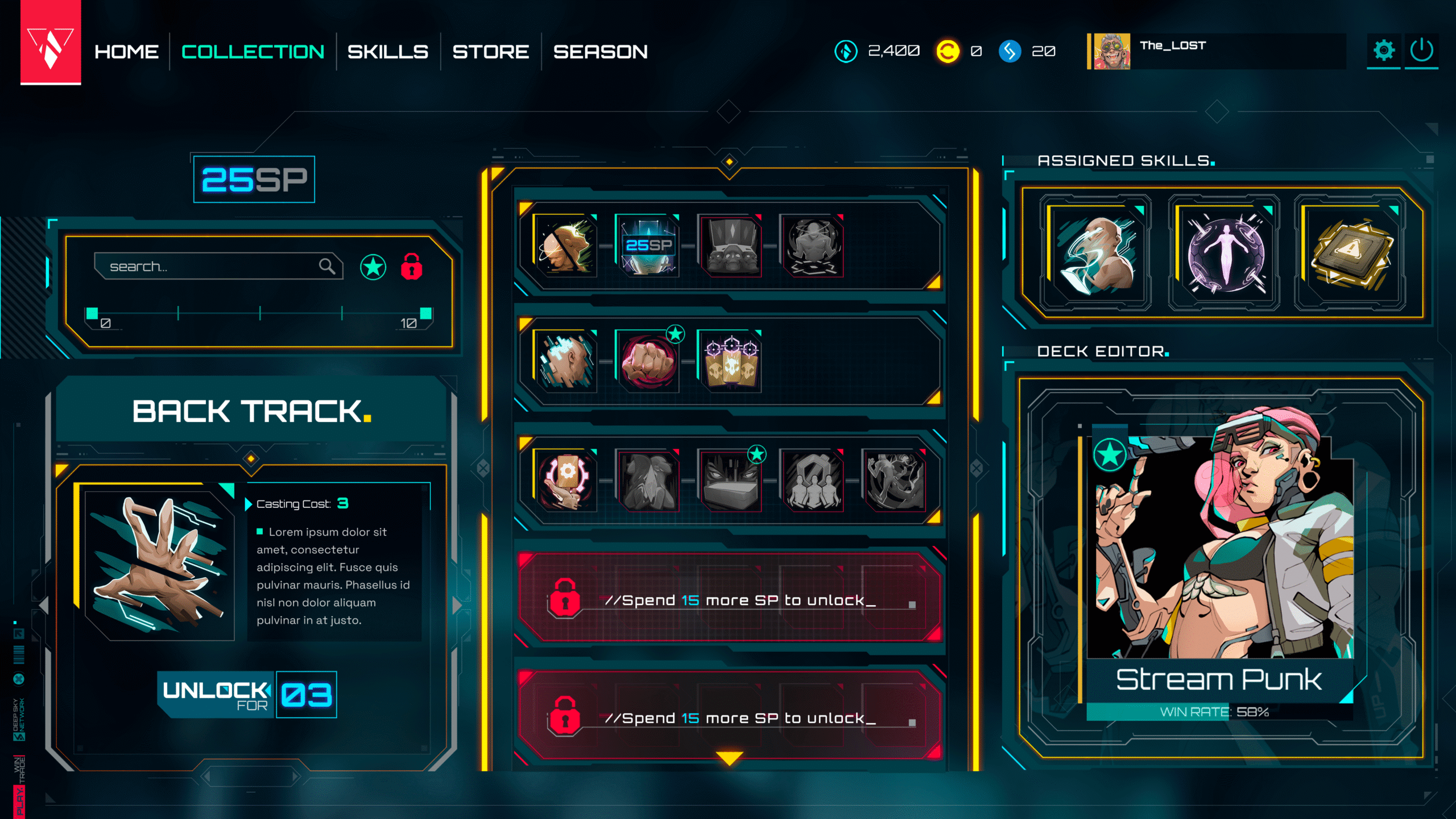Open the Store tab
Screen dimensions: 1456x819
pos(490,52)
